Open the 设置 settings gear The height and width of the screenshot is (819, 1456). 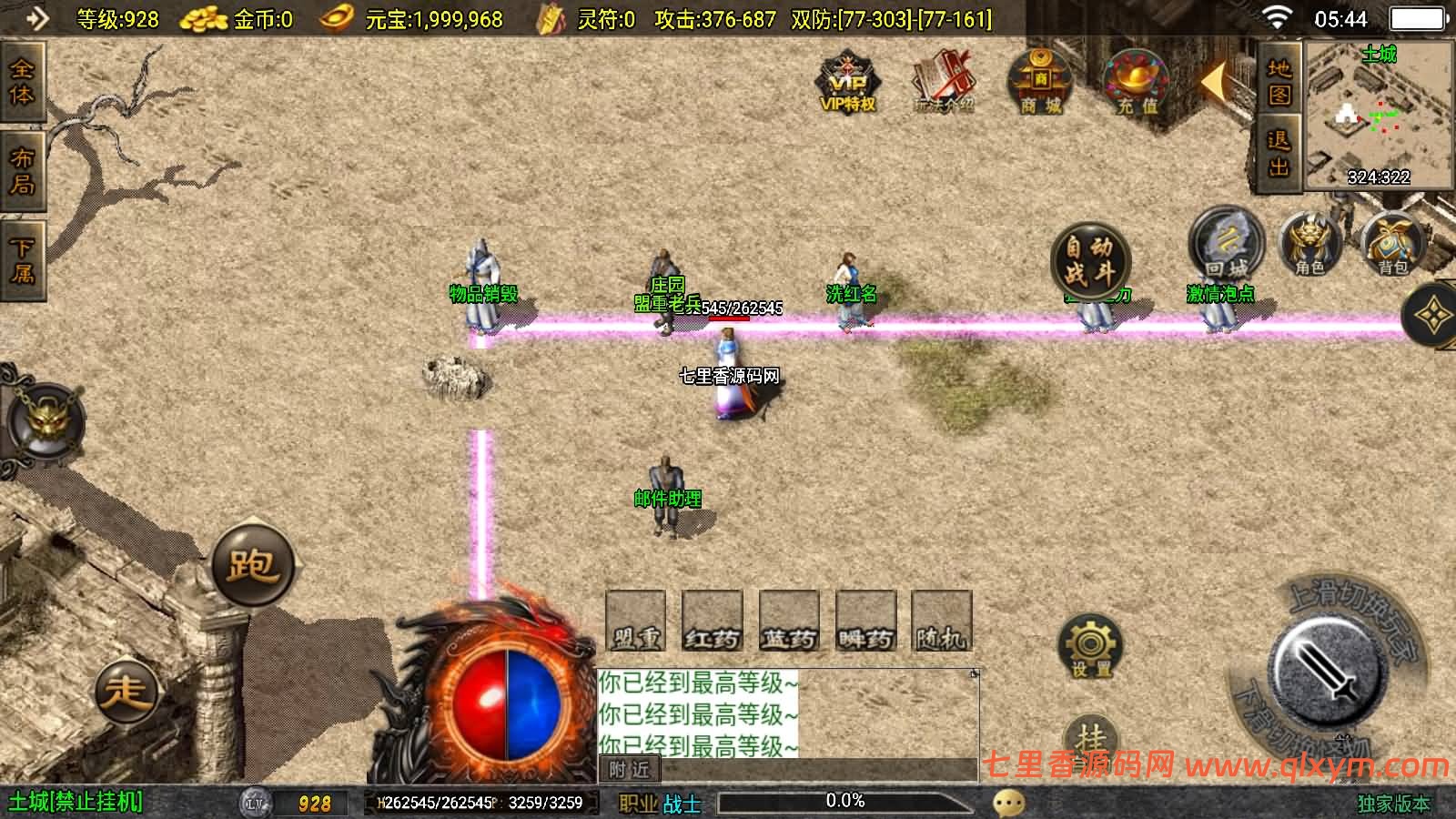tap(1090, 647)
